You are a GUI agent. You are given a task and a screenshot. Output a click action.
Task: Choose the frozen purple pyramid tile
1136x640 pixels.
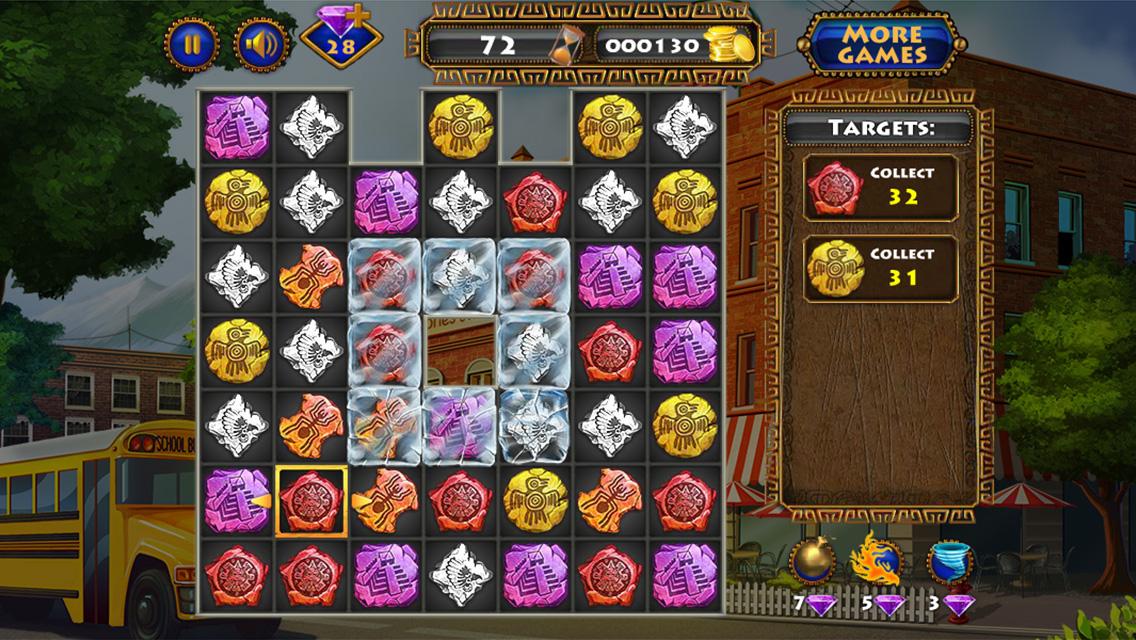460,426
